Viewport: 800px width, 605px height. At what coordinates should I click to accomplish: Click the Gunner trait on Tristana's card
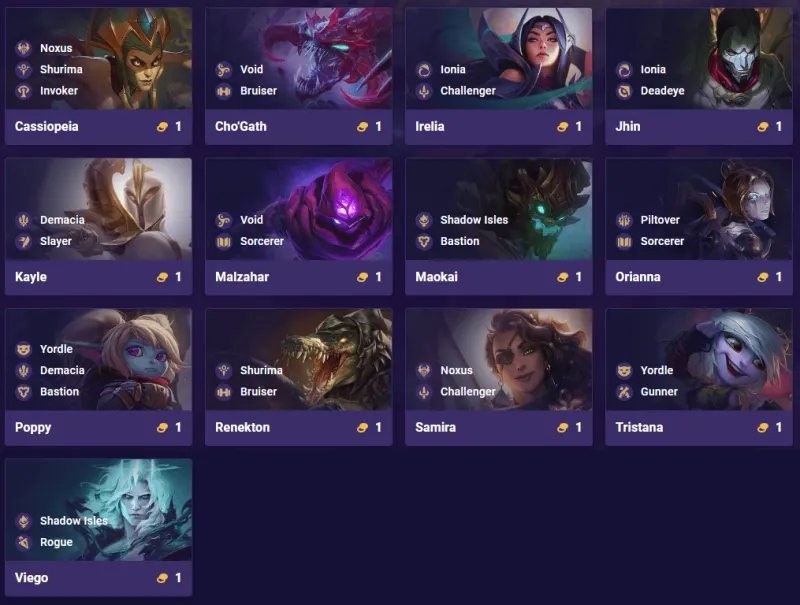658,392
